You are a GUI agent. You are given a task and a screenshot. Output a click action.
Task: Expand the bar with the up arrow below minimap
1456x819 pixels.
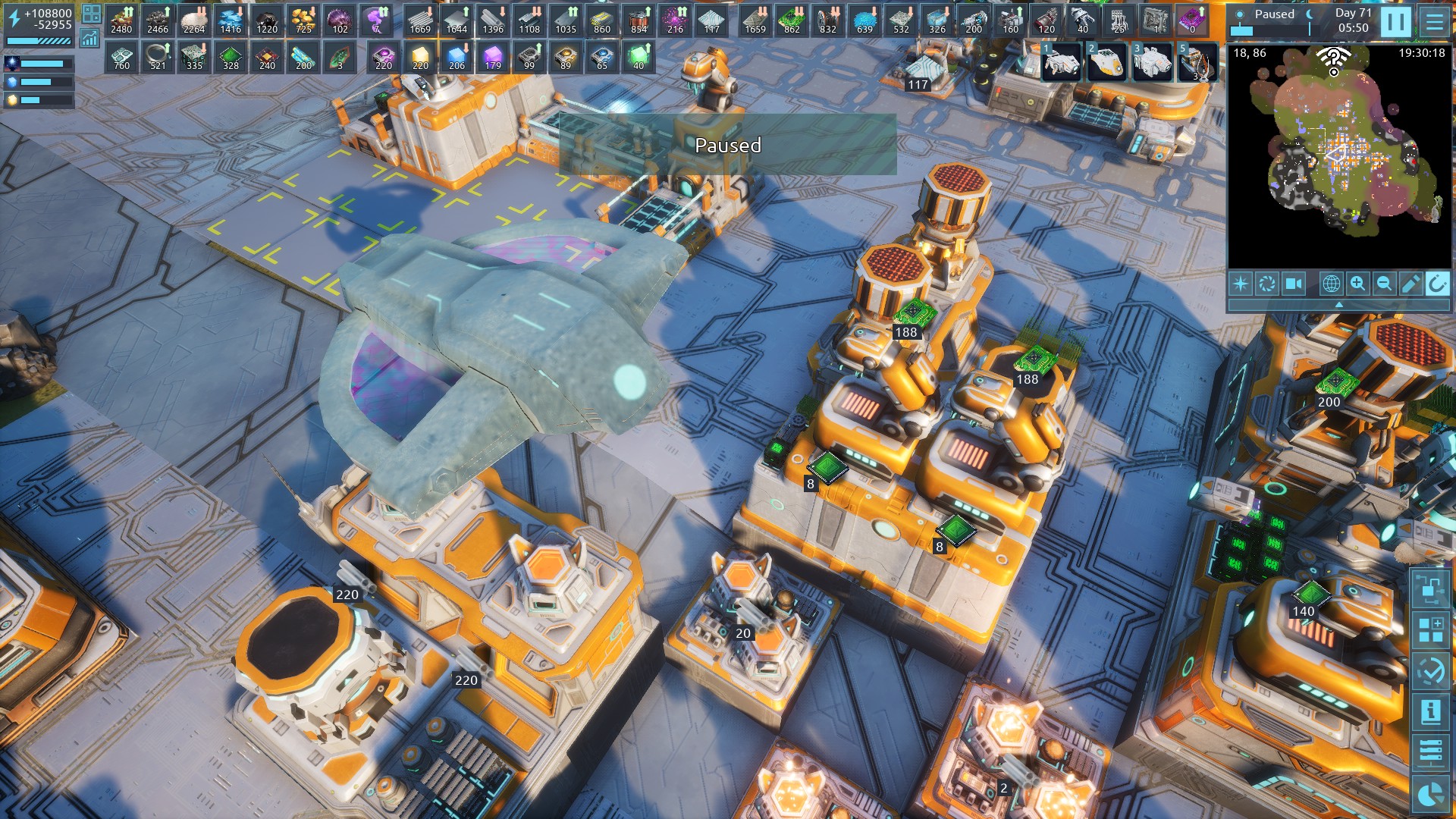1338,304
